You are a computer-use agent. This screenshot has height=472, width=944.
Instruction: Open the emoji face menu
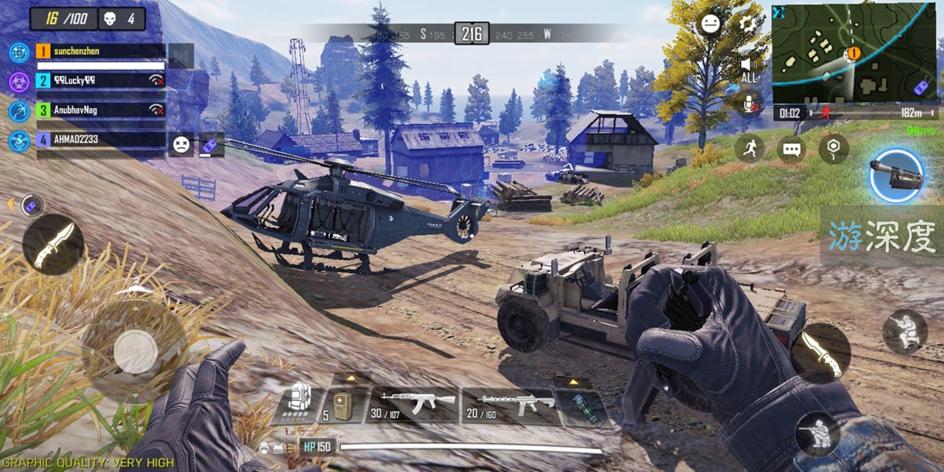click(x=710, y=23)
